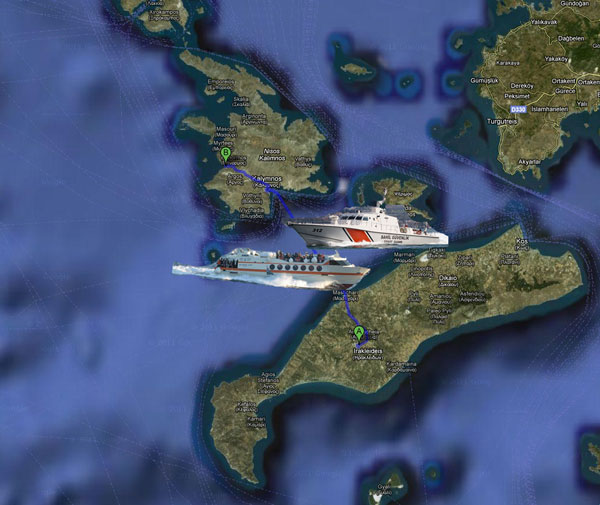Select the green route marker B on Kalymnos
This screenshot has width=600, height=505.
[227, 154]
